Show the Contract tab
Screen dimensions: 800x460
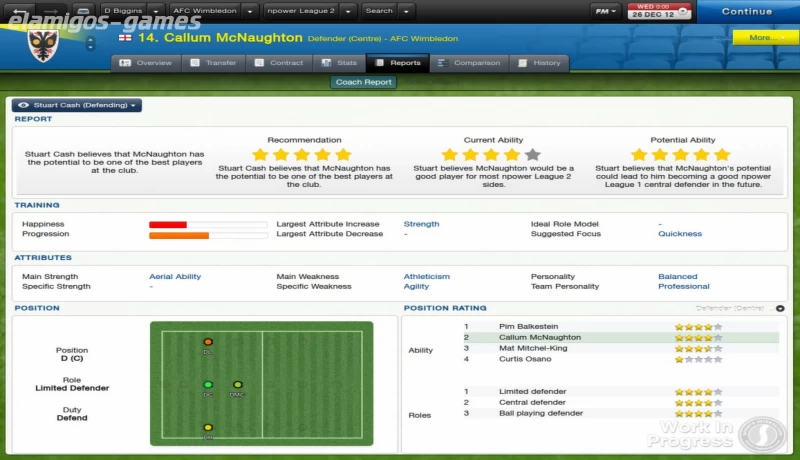coord(279,63)
